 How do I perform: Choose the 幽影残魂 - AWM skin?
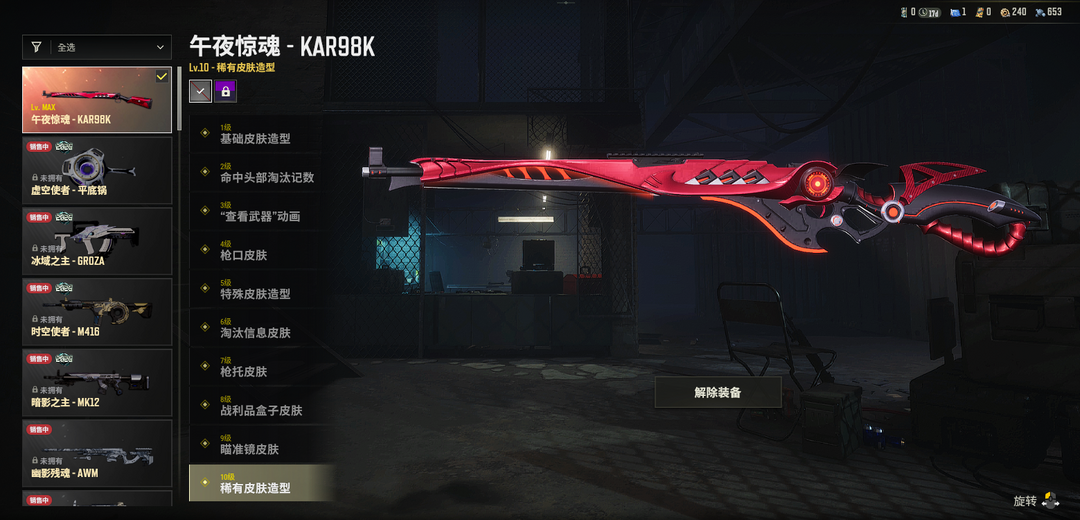pyautogui.click(x=97, y=453)
